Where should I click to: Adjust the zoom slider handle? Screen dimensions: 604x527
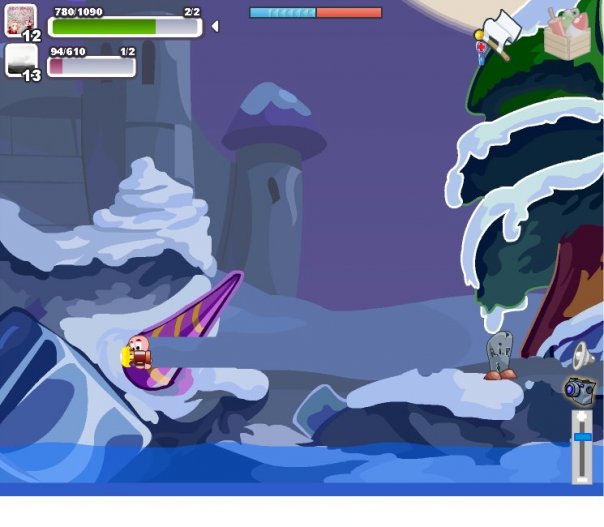click(x=582, y=437)
